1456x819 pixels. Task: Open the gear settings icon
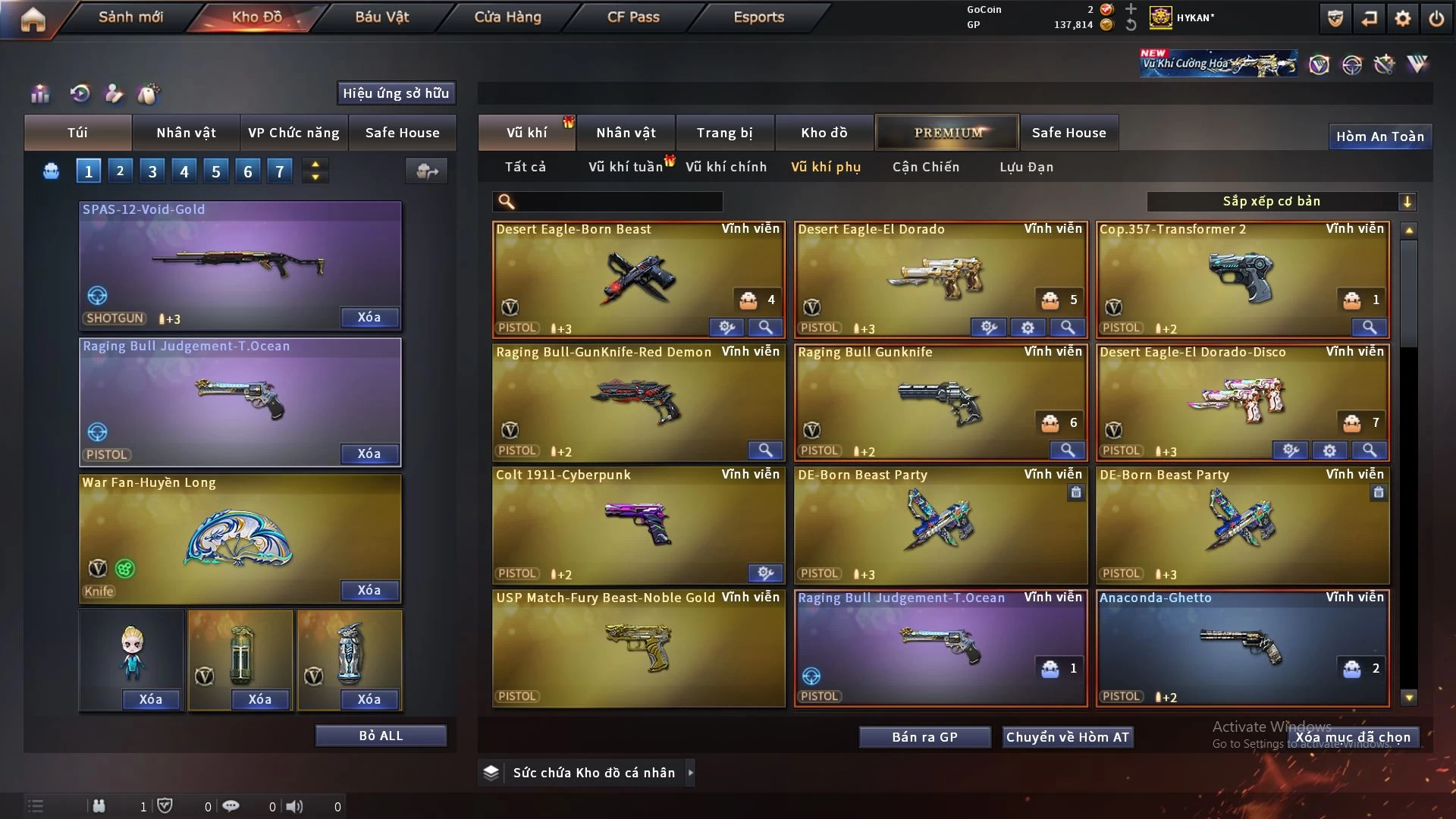pyautogui.click(x=1402, y=18)
